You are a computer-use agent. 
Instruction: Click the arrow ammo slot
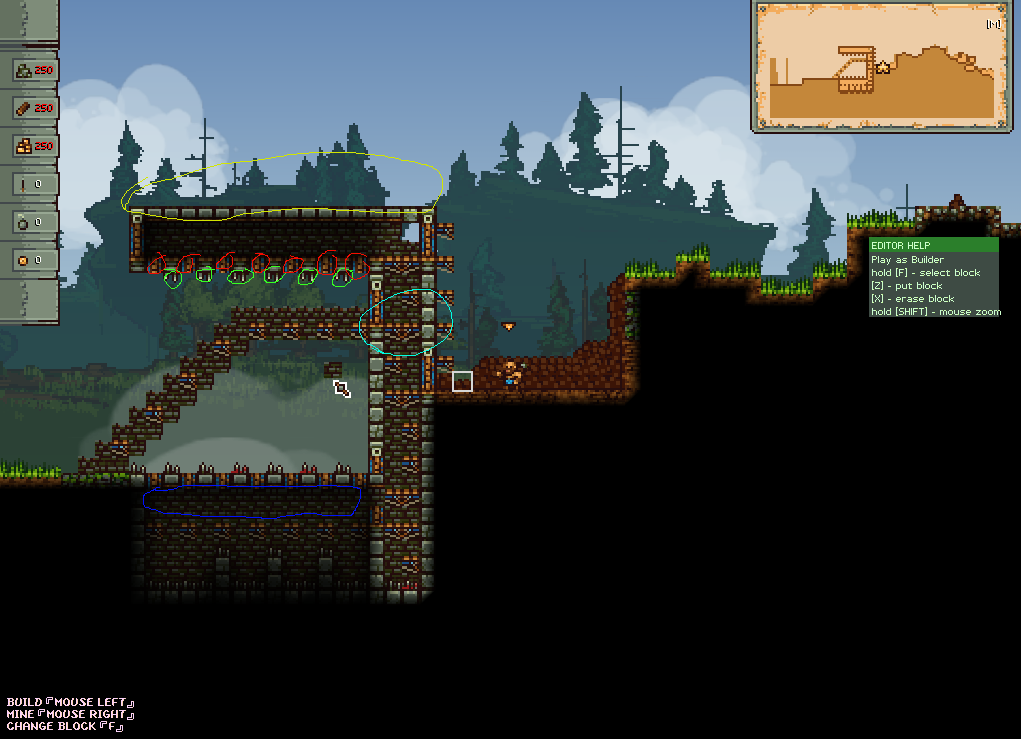click(x=33, y=184)
